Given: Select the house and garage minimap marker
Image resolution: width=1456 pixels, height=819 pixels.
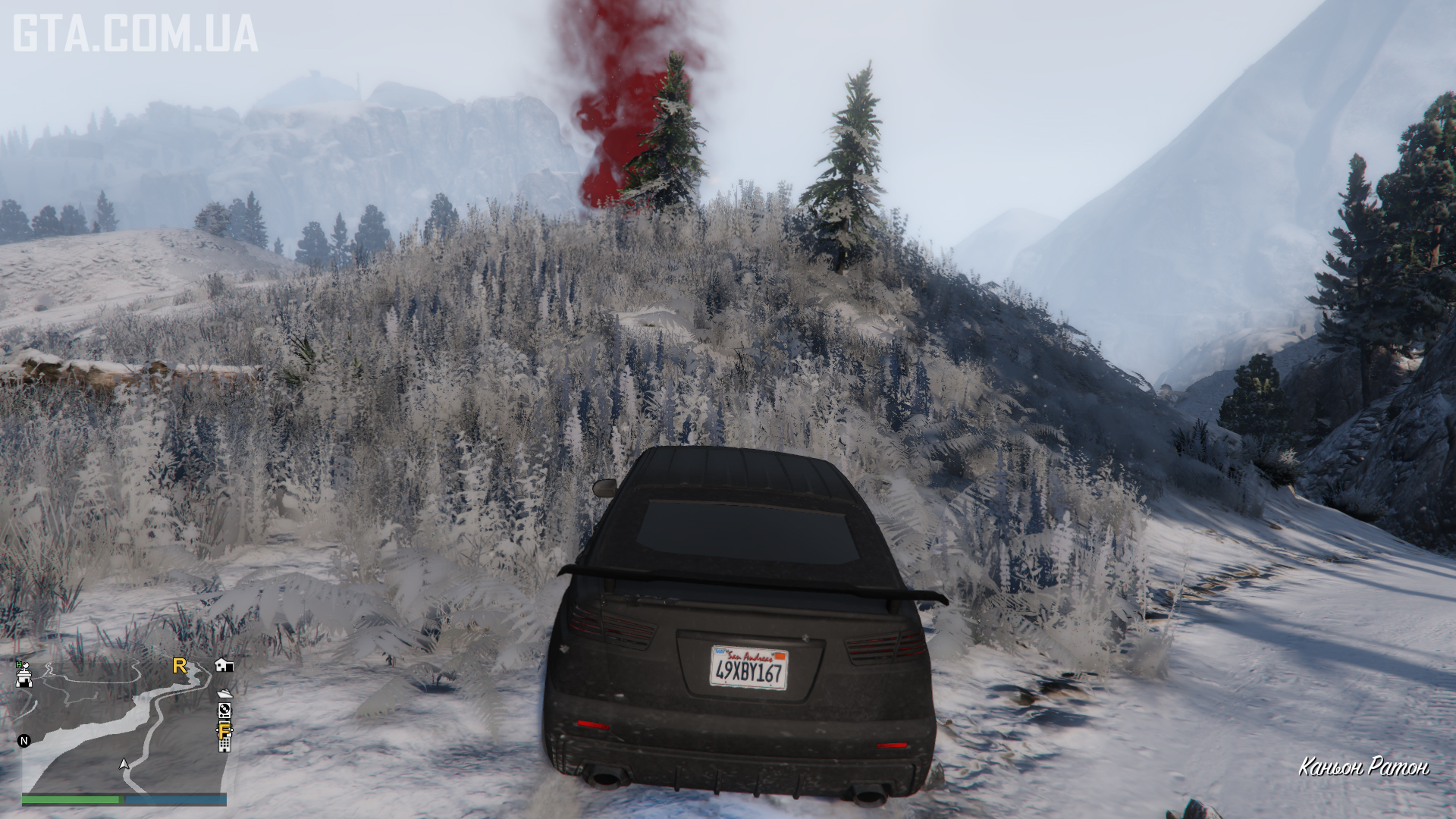Looking at the screenshot, I should pos(224,665).
